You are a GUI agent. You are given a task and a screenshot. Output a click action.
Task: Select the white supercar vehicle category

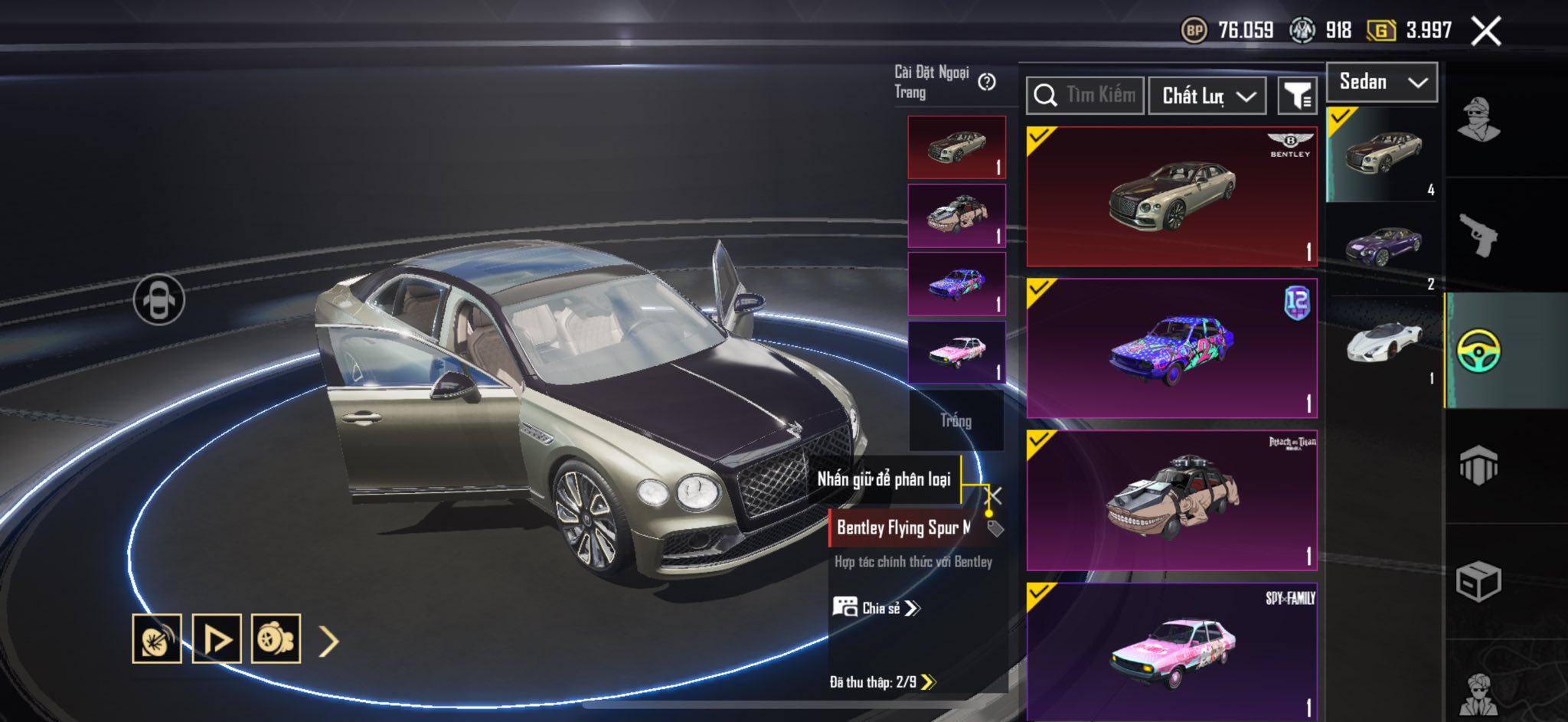1383,342
